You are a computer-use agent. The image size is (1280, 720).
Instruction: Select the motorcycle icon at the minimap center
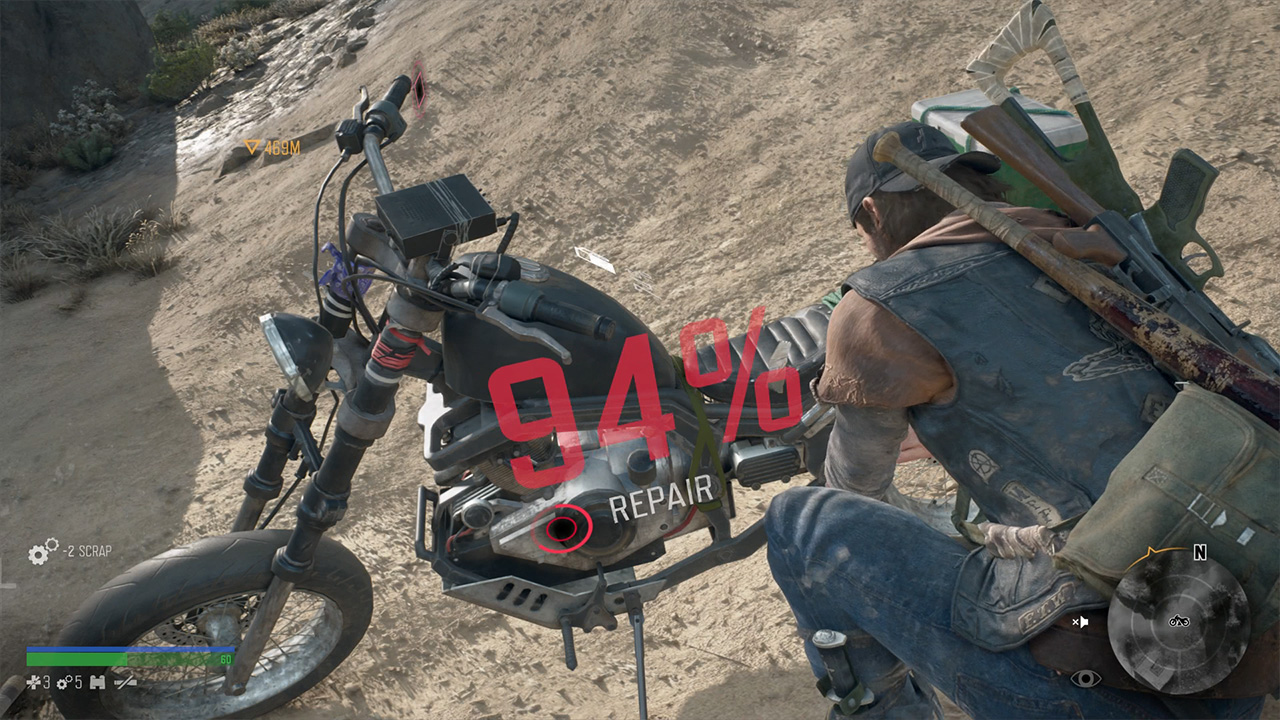click(1179, 621)
